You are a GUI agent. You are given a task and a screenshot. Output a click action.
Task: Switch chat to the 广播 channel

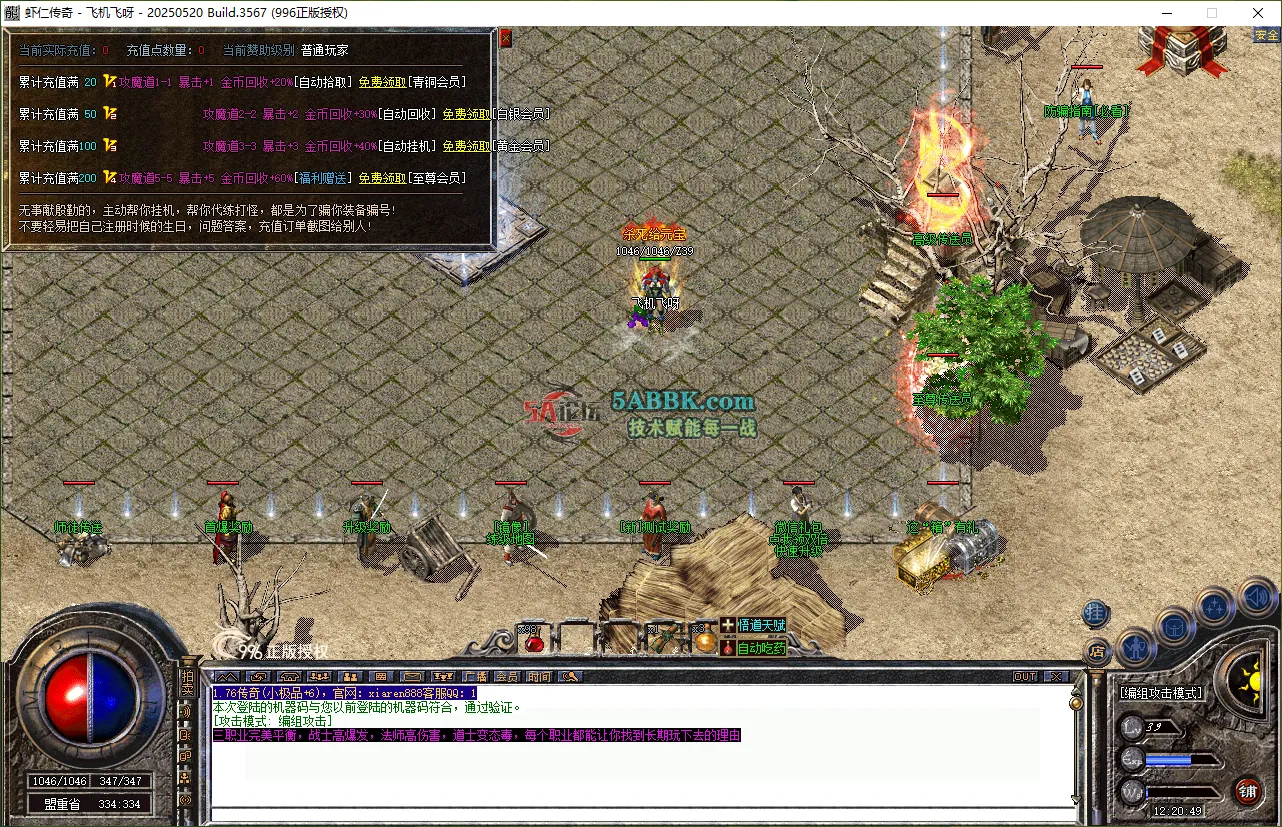[x=476, y=677]
